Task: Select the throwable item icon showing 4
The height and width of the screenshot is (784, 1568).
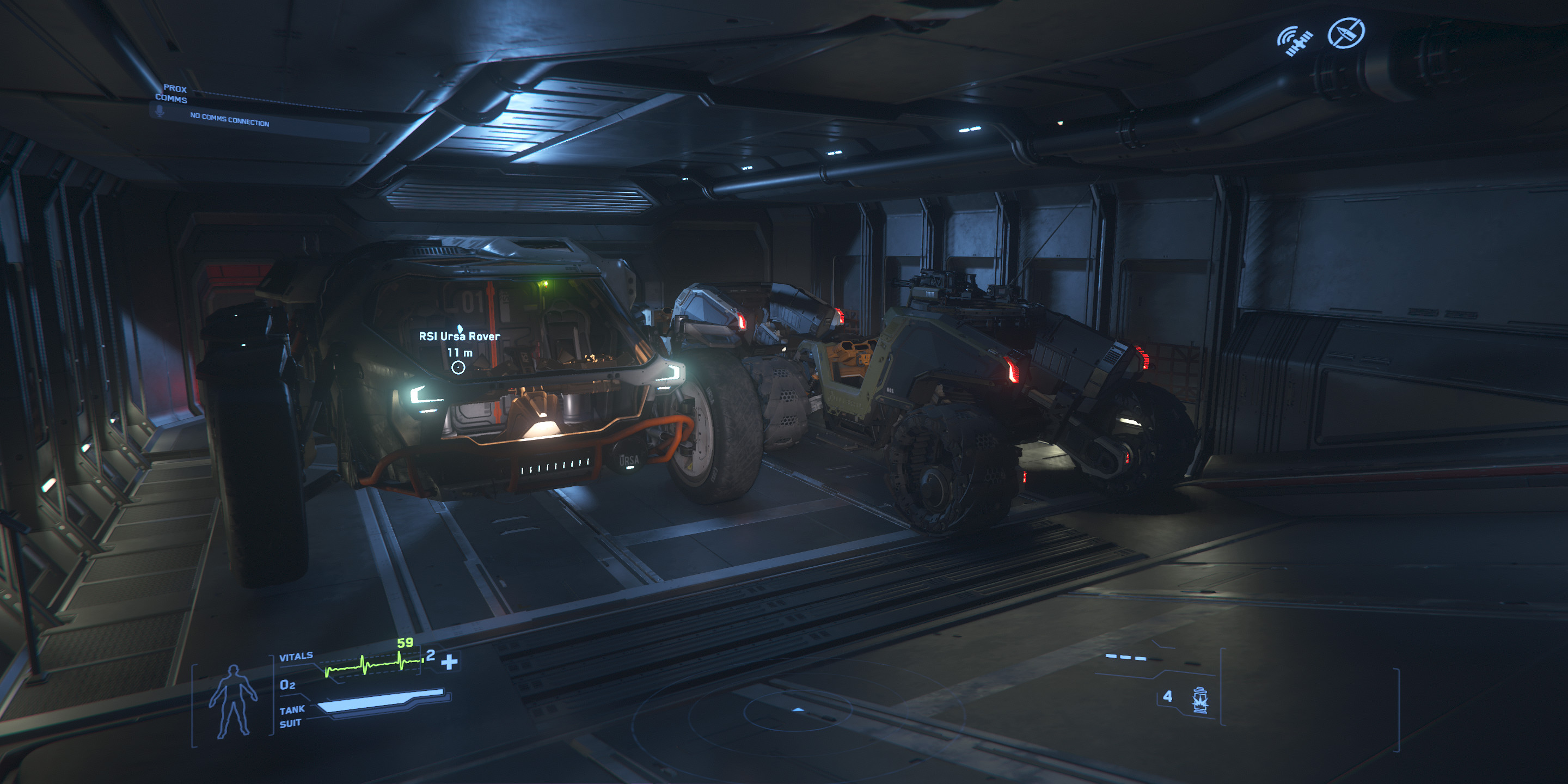Action: (x=1199, y=700)
